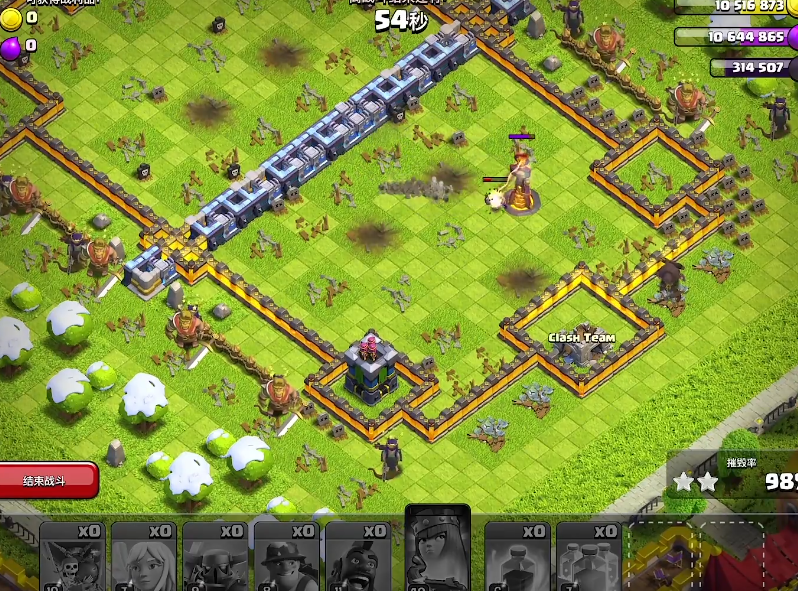Screen dimensions: 798x591
Task: Select the horned armored P.E.K.K.A slot
Action: click(x=214, y=556)
